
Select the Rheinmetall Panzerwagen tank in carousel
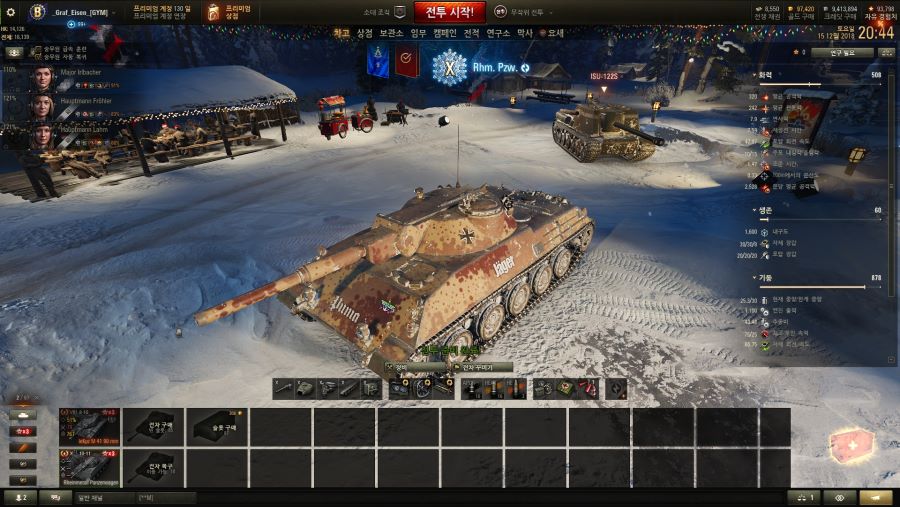click(89, 467)
